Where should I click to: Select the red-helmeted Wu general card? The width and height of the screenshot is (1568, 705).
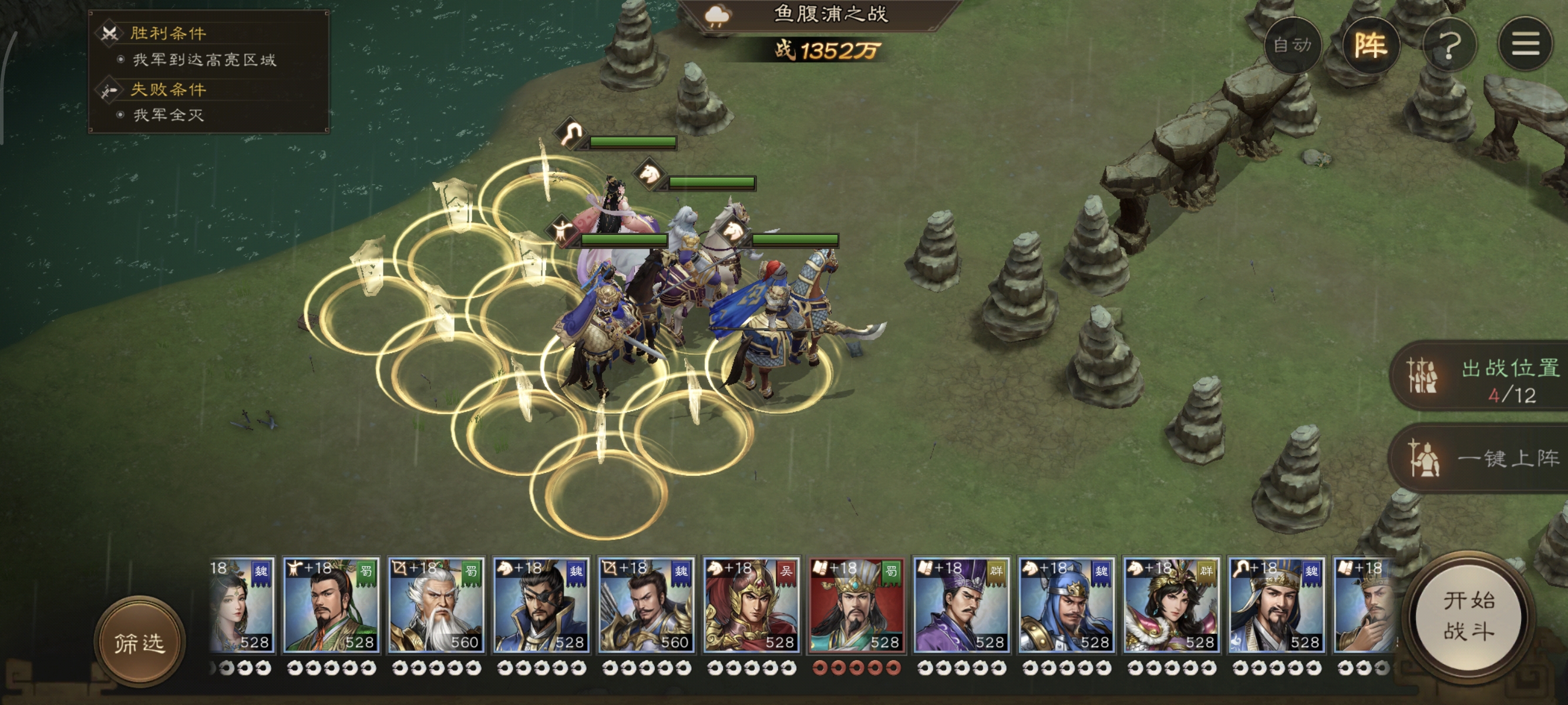point(751,605)
